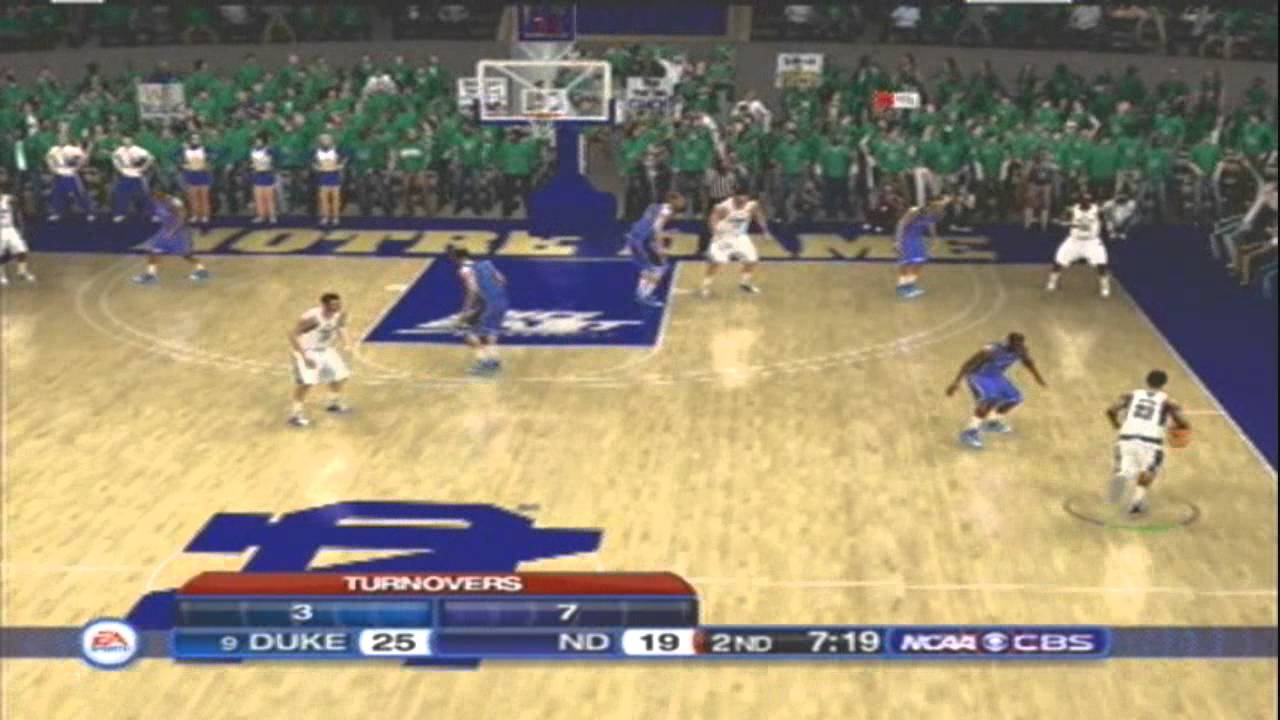The image size is (1280, 720).
Task: Click the CBS eye network logo
Action: click(x=1001, y=641)
